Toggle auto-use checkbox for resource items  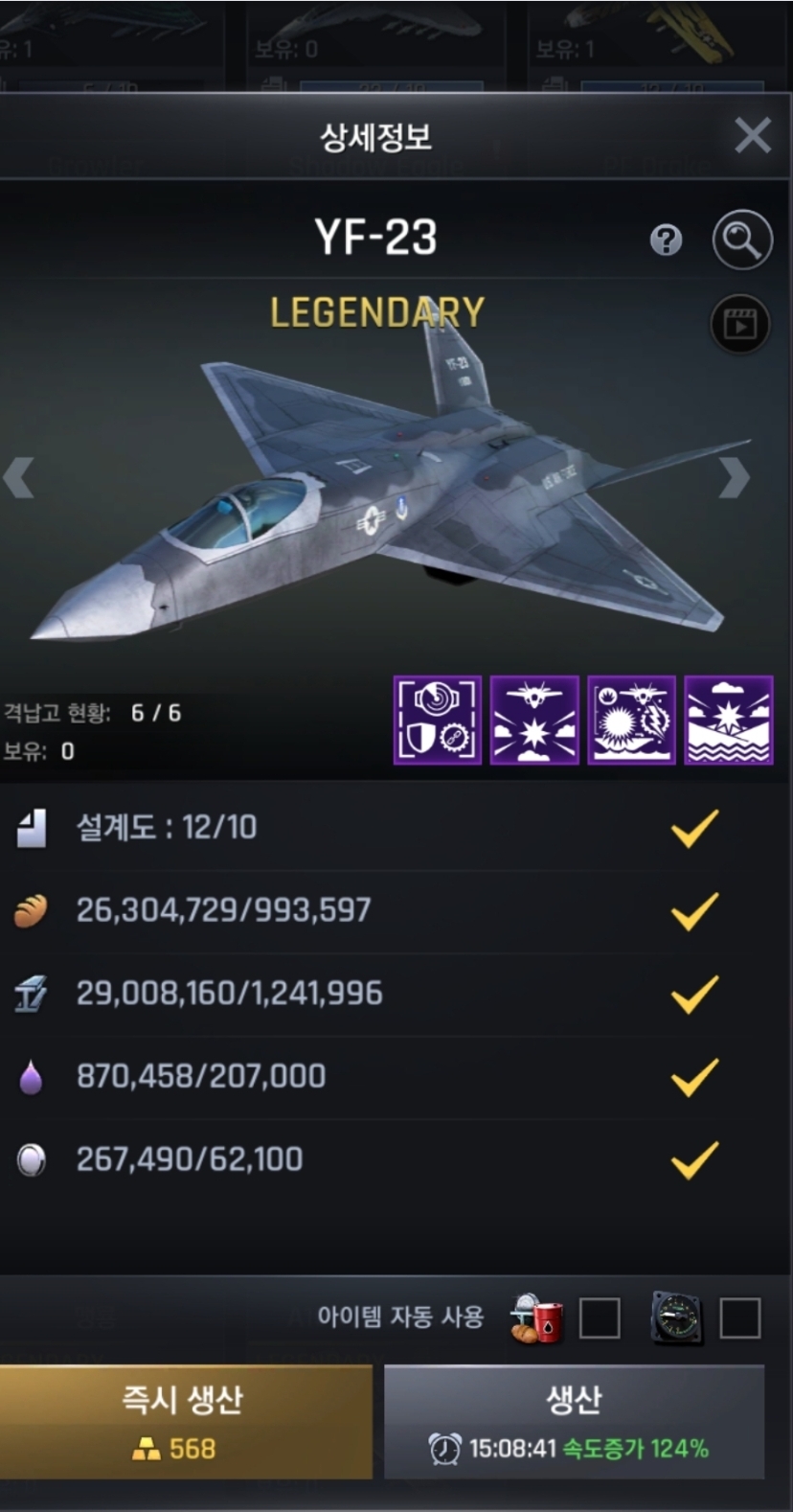[600, 1317]
